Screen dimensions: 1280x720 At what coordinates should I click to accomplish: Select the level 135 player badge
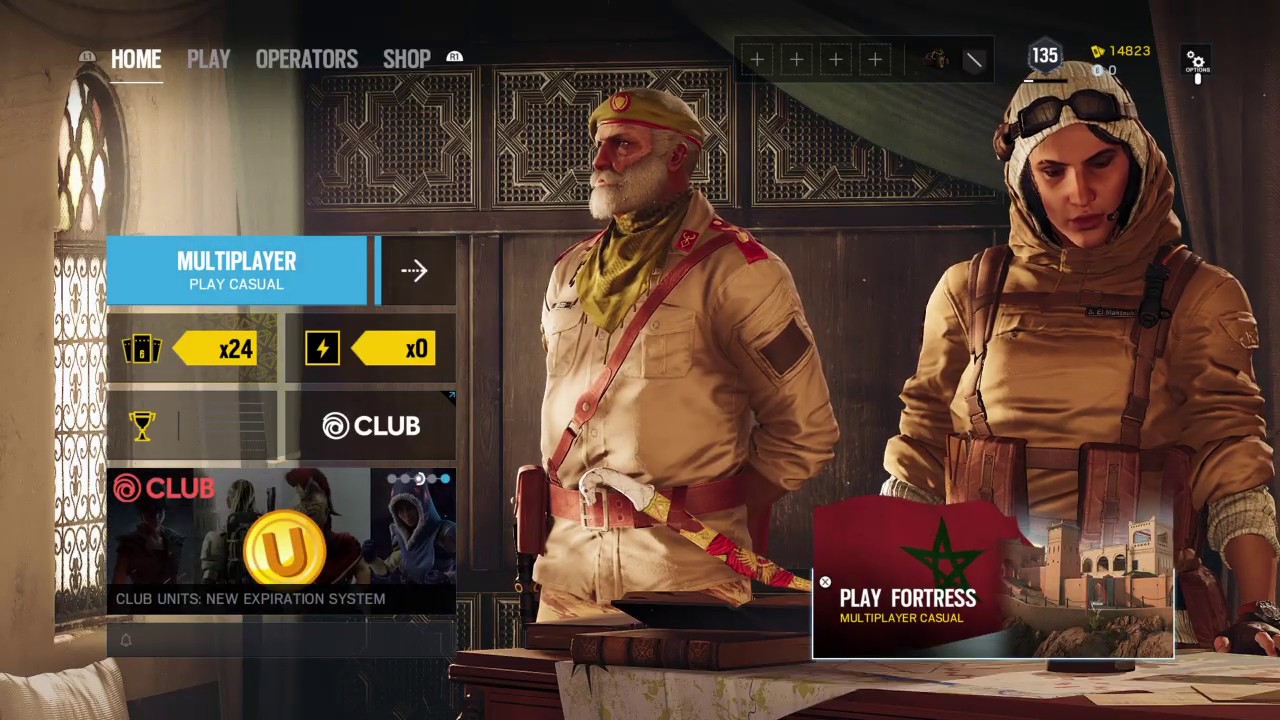pyautogui.click(x=1045, y=56)
